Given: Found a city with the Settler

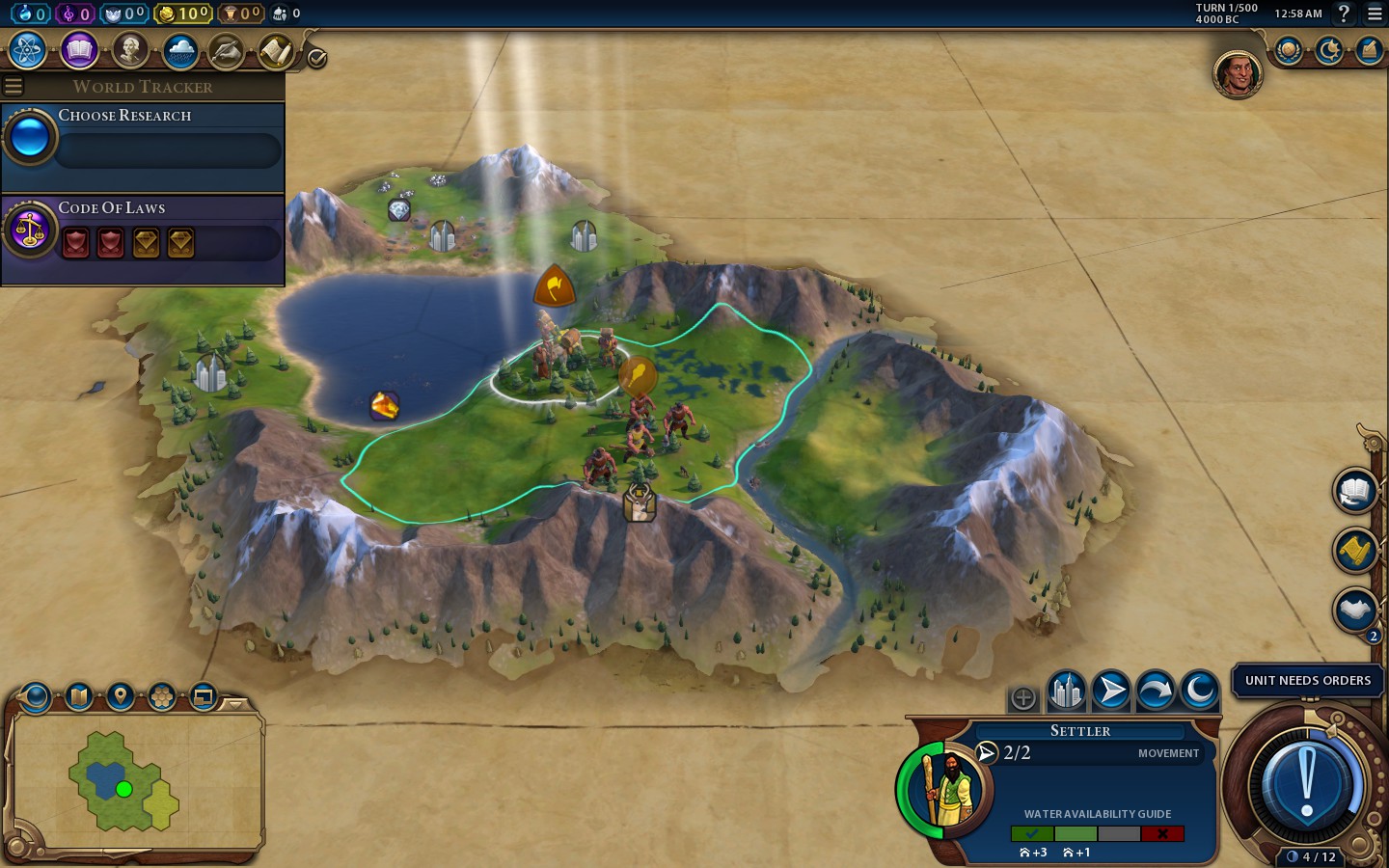Looking at the screenshot, I should (x=1067, y=691).
